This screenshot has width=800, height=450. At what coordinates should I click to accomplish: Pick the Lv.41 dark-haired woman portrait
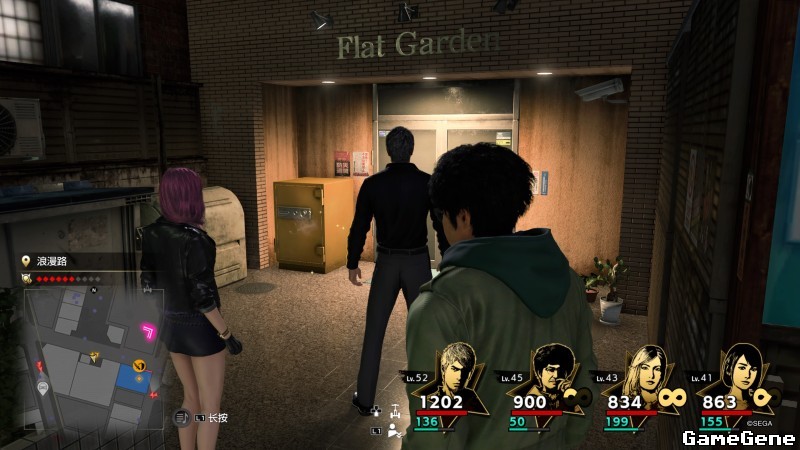(x=735, y=369)
